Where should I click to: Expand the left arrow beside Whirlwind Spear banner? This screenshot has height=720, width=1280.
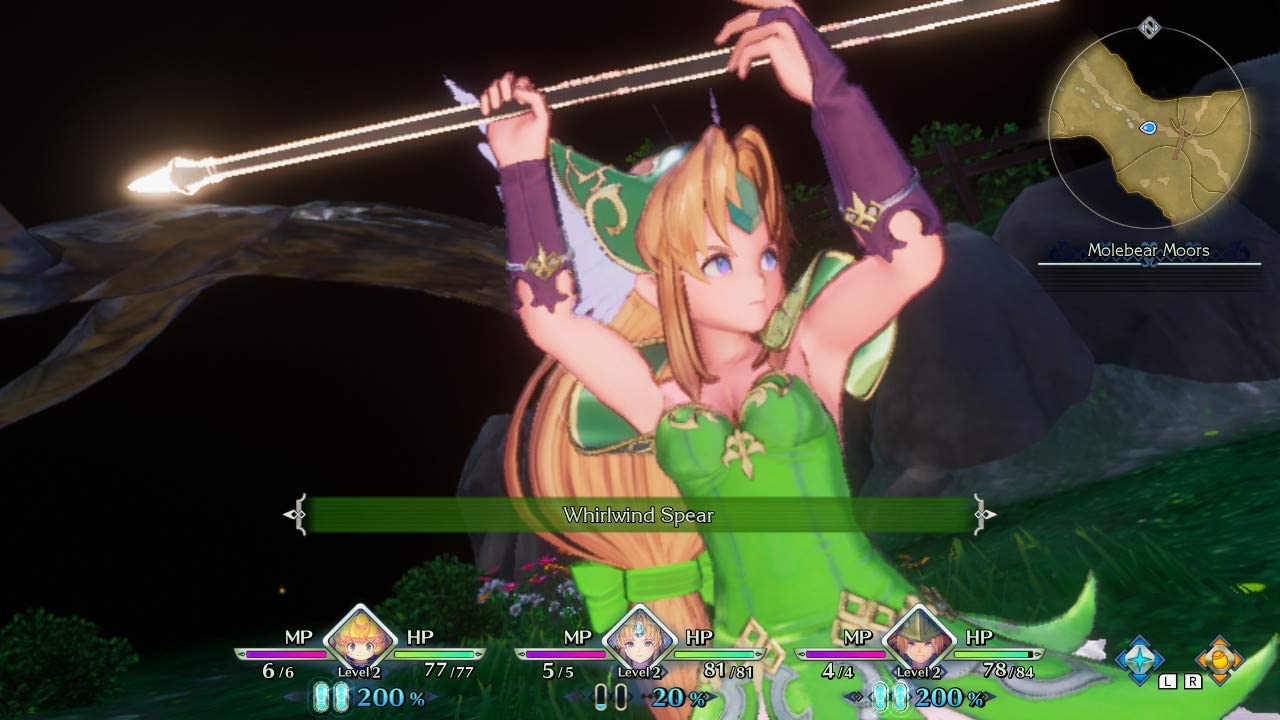tap(295, 515)
